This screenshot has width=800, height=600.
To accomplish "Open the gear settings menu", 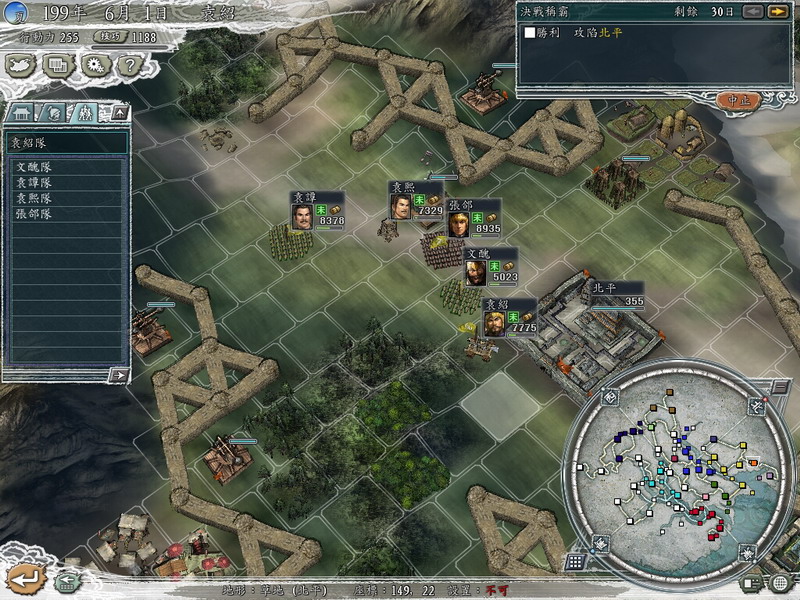I will pos(95,65).
